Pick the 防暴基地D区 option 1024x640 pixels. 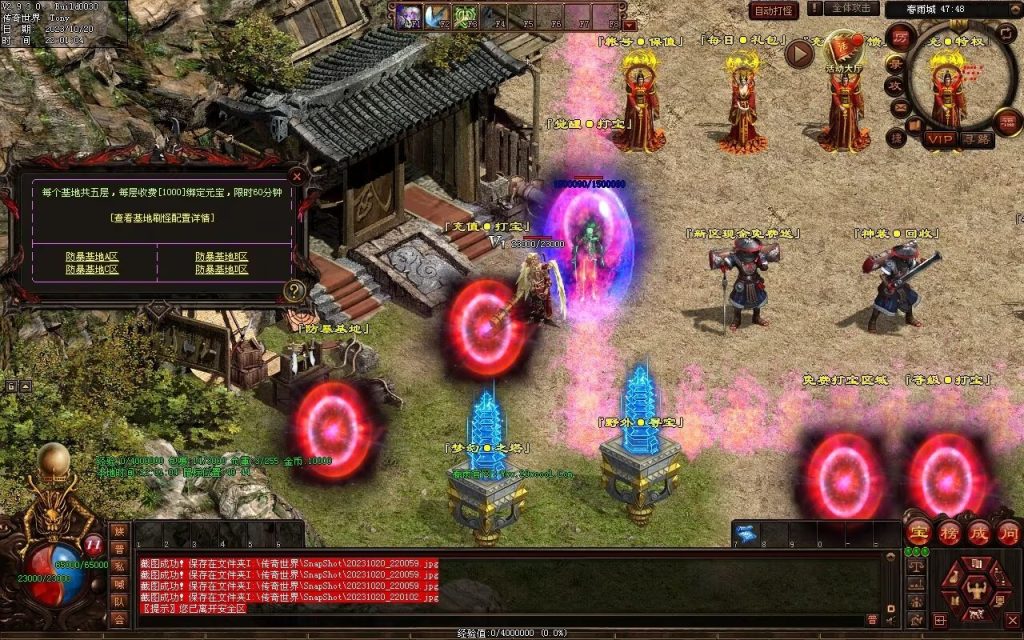pyautogui.click(x=221, y=270)
